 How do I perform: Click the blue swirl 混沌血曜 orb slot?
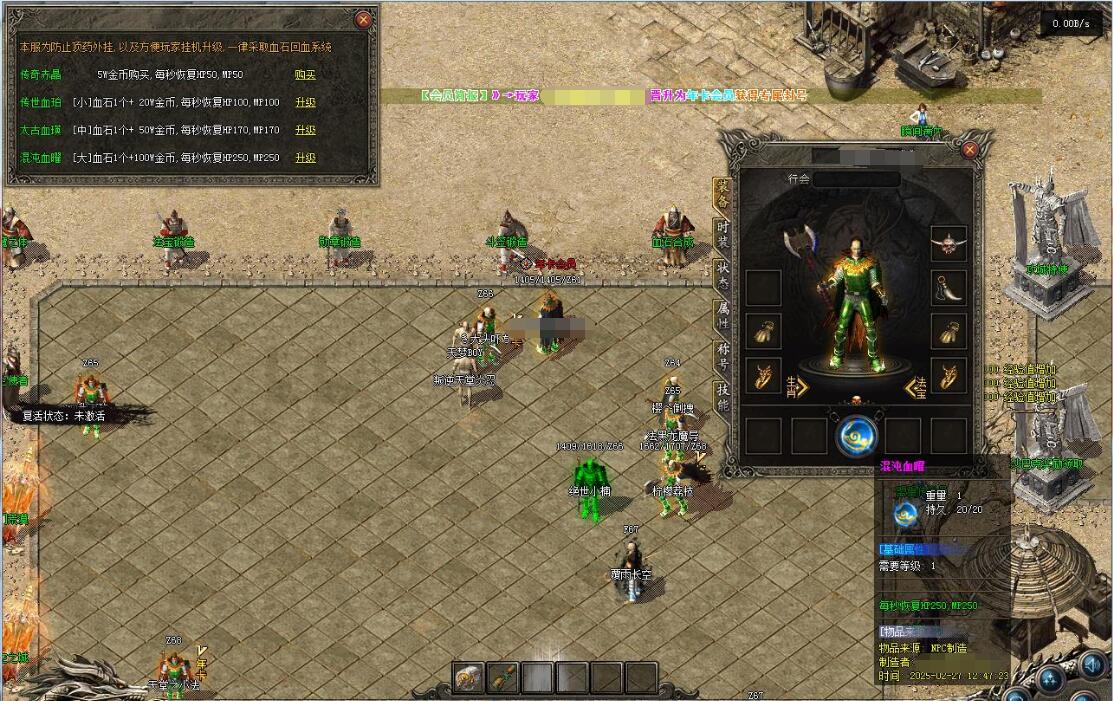tap(856, 435)
